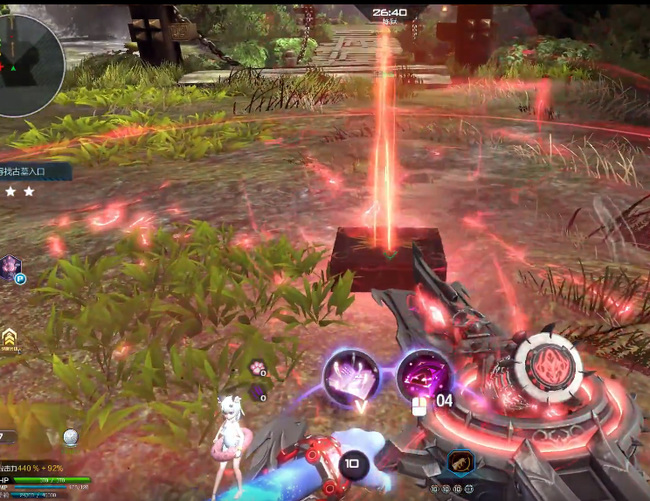Click the gold chevron rank icon
The image size is (650, 501).
pyautogui.click(x=9, y=337)
